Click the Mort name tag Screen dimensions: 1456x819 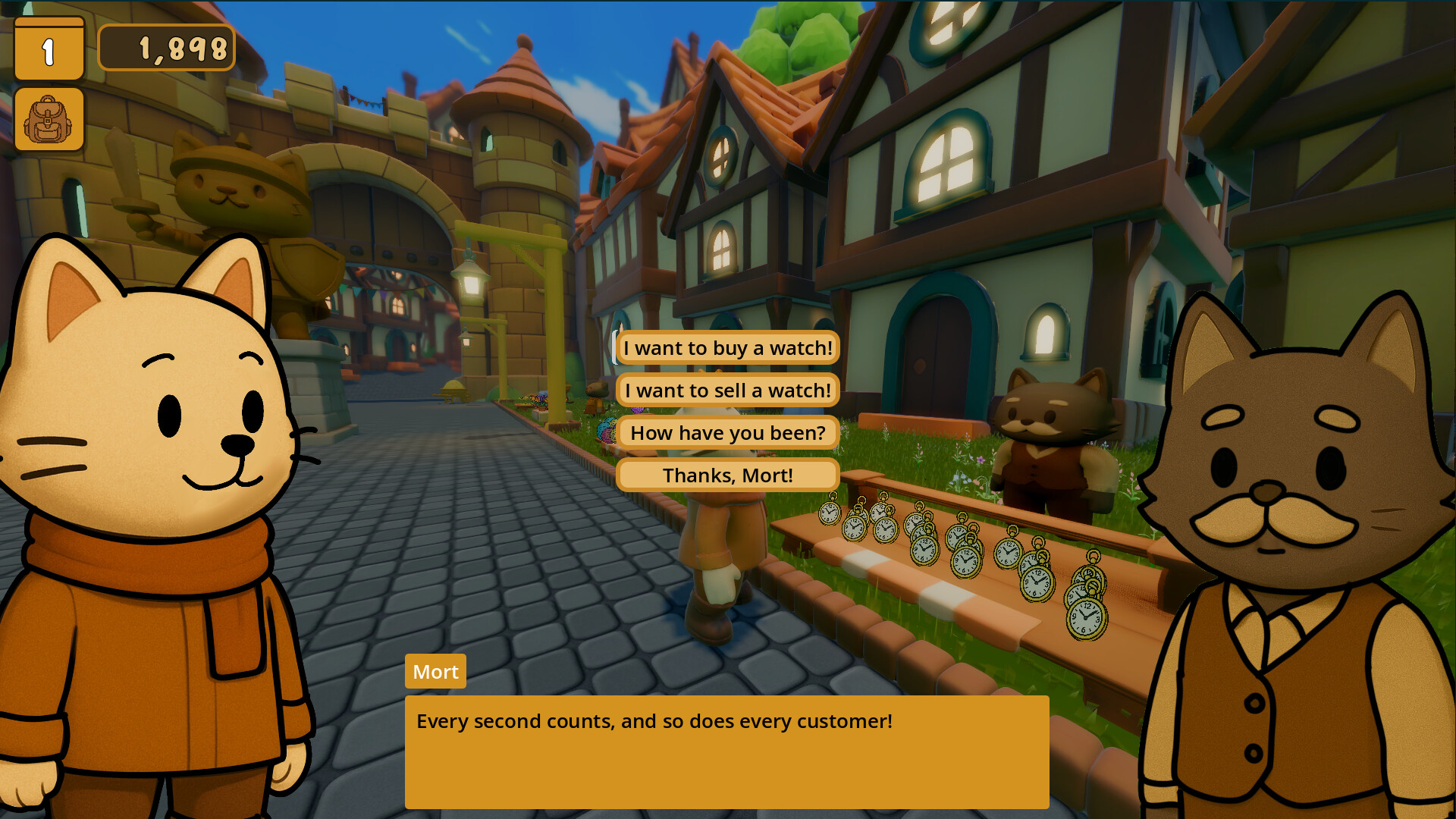pyautogui.click(x=435, y=670)
